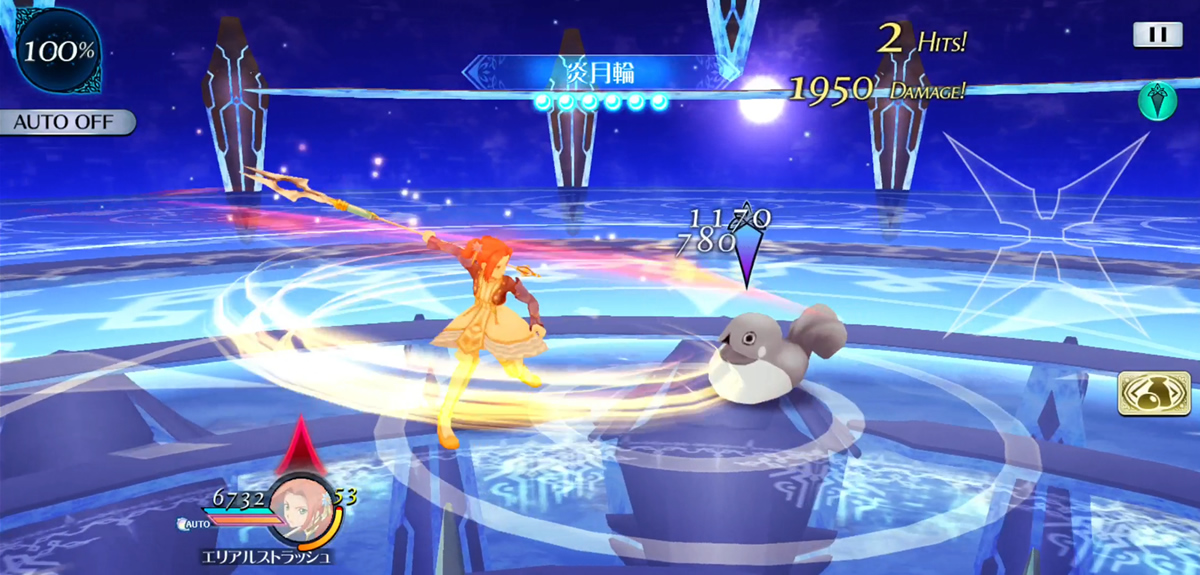Tap the teal crystal icon

[1156, 101]
